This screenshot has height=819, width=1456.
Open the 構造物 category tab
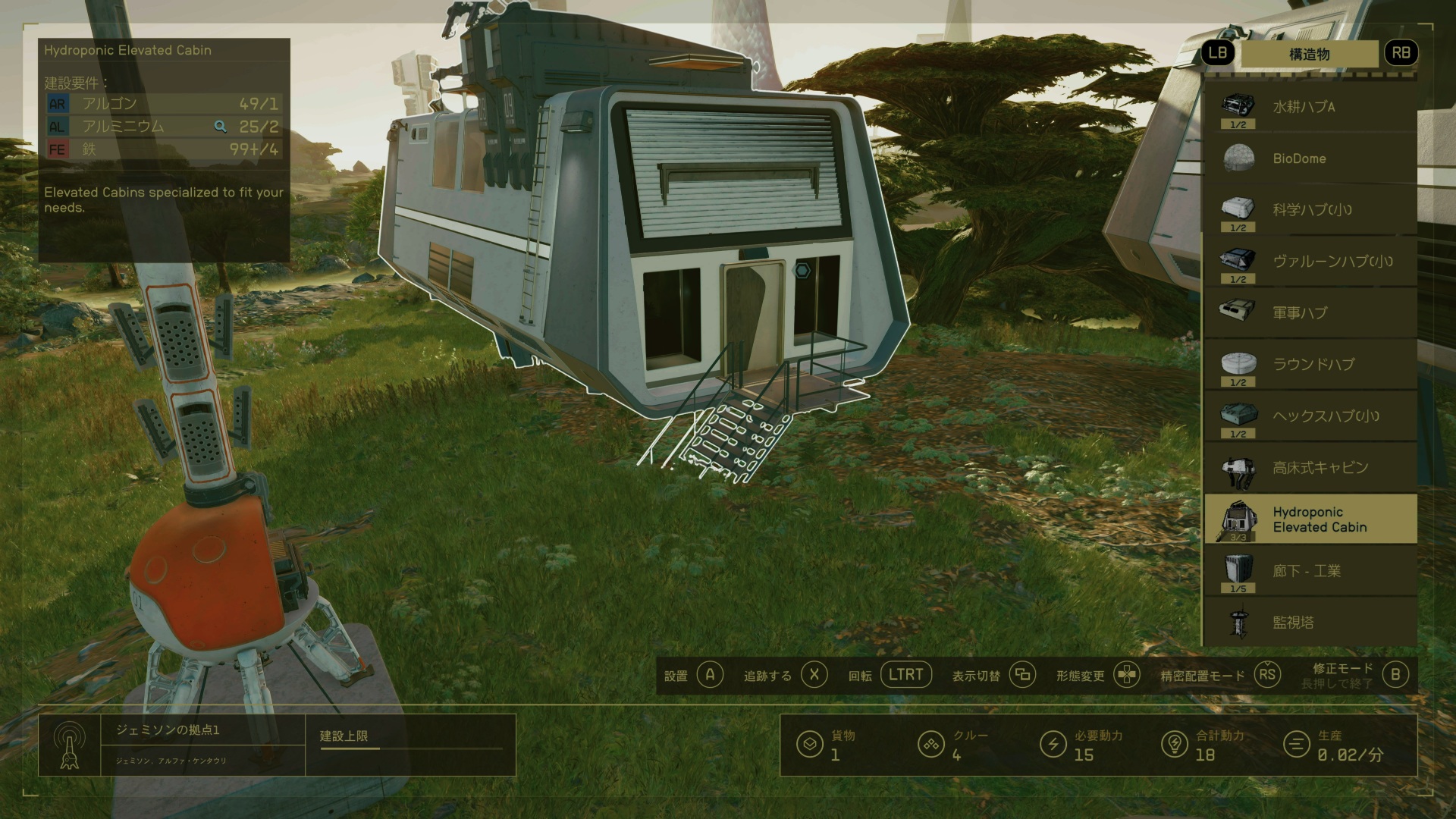[x=1309, y=54]
